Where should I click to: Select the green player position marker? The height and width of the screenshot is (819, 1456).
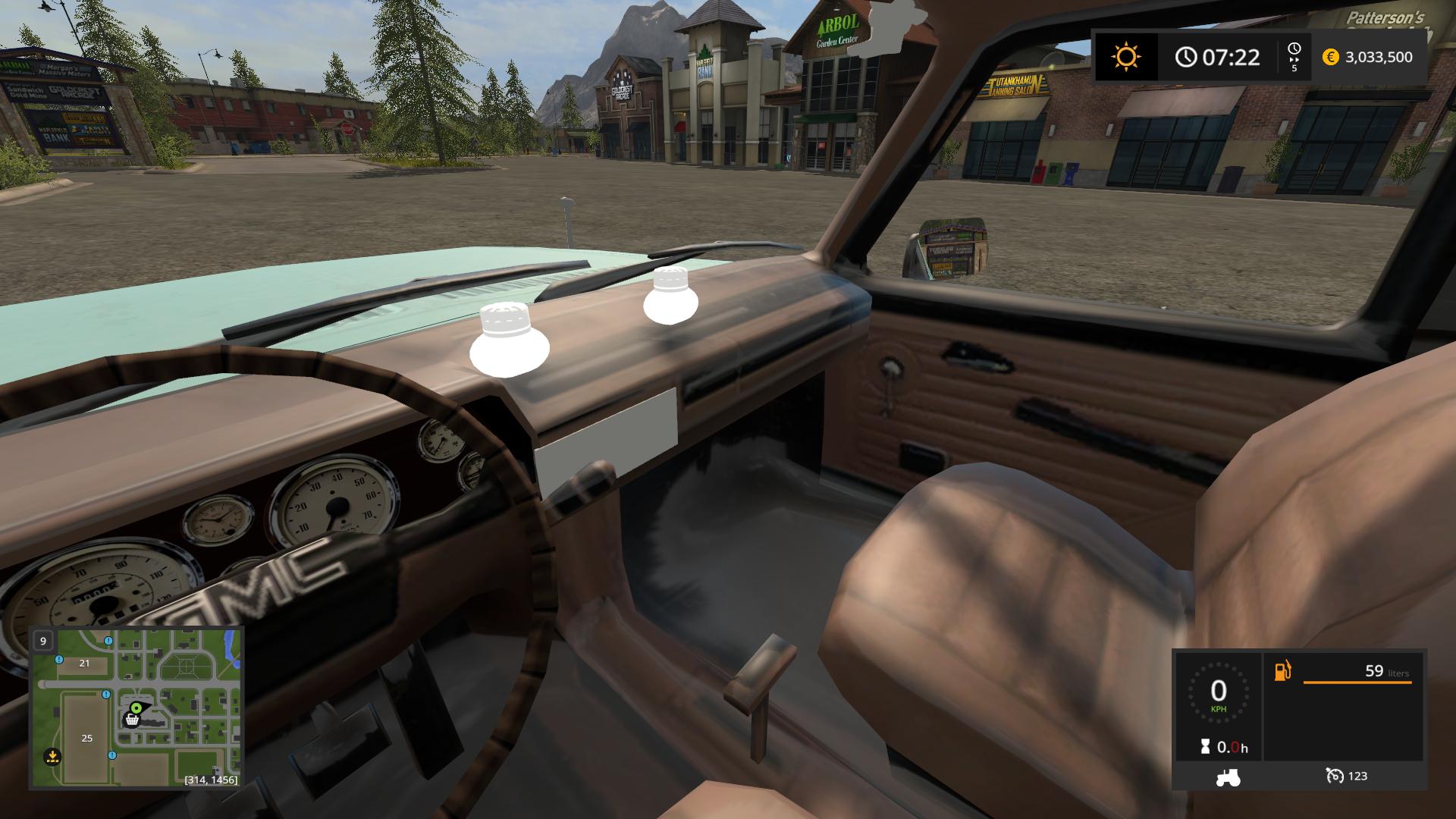(136, 708)
